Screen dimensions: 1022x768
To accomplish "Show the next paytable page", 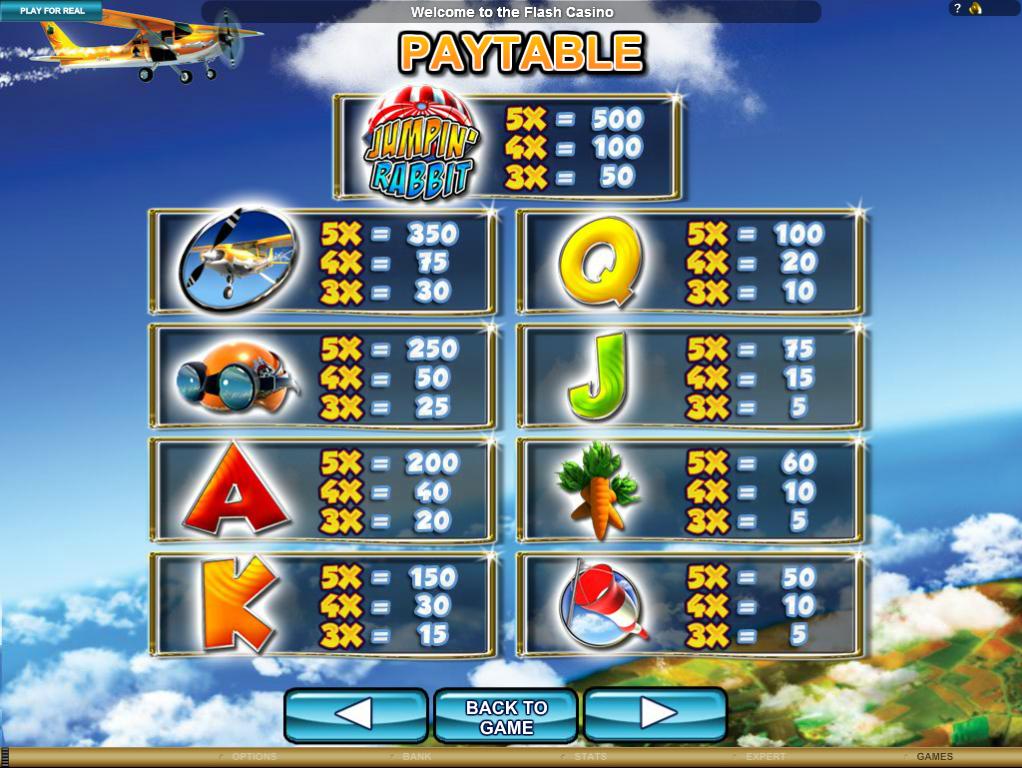I will (x=655, y=715).
